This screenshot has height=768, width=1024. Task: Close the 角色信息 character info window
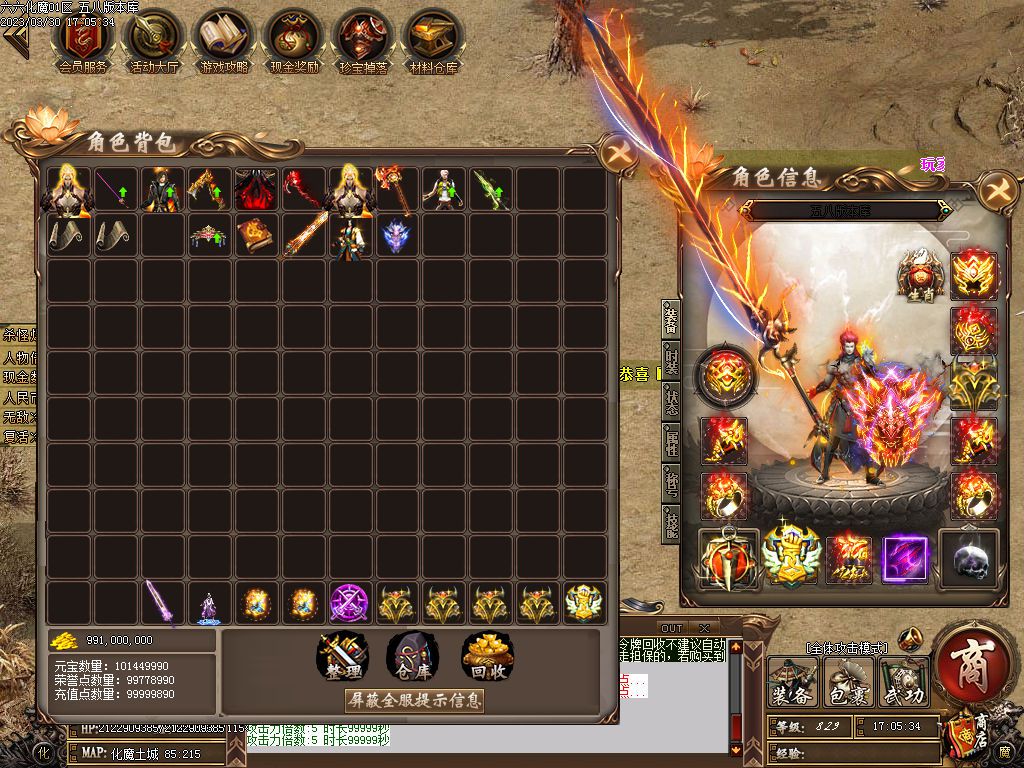point(996,191)
